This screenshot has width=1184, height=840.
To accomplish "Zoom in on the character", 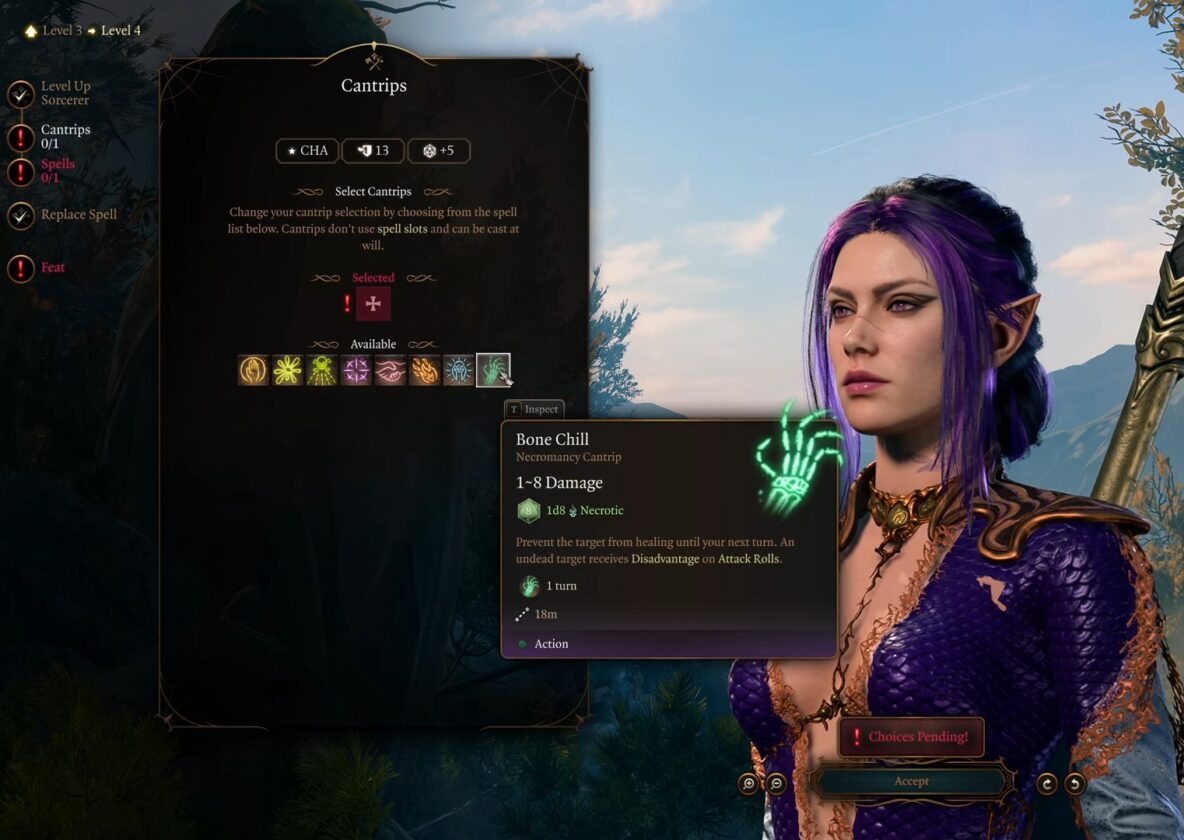I will click(749, 784).
